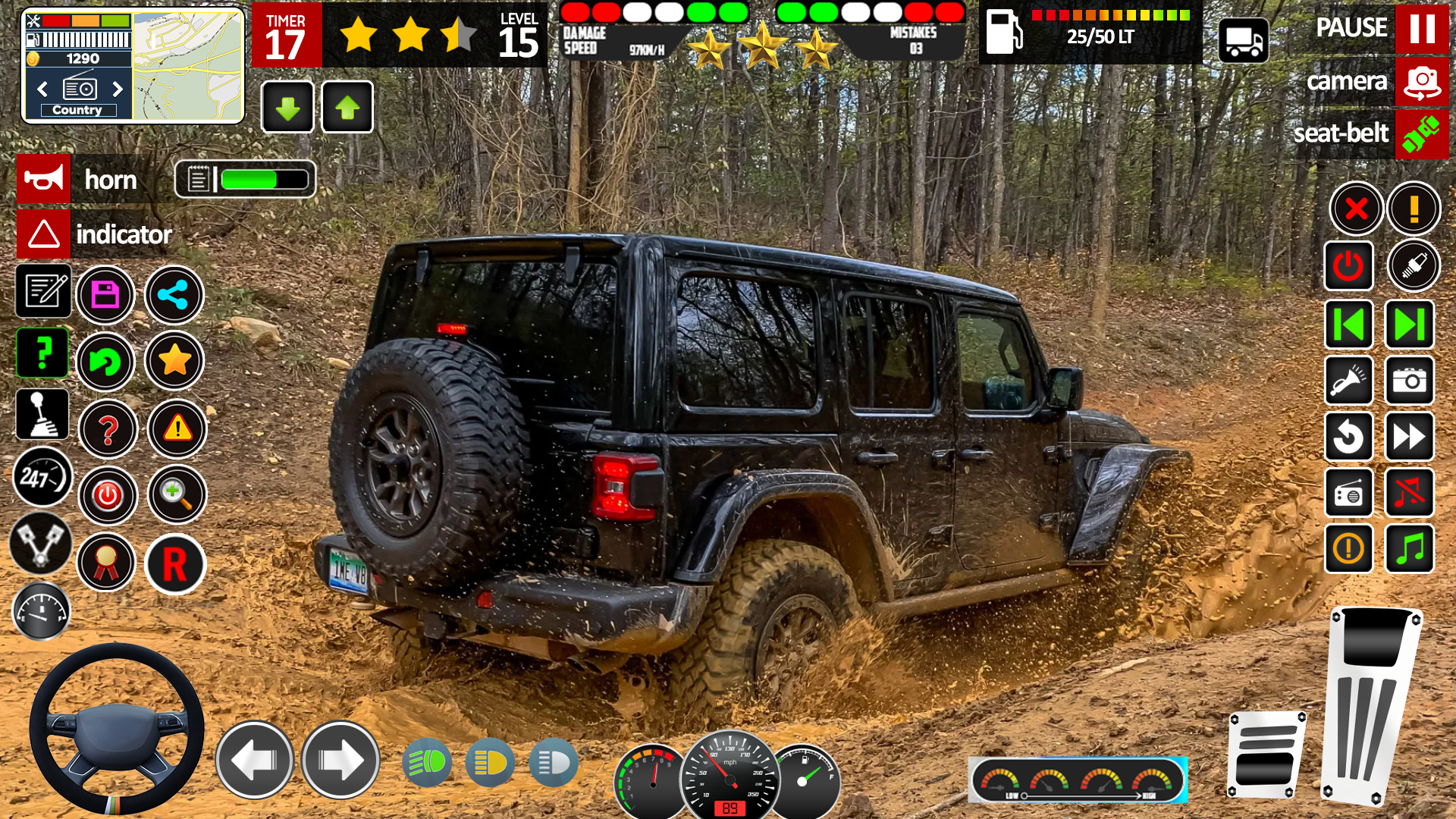Click the blue share icon
Image resolution: width=1456 pixels, height=819 pixels.
174,293
